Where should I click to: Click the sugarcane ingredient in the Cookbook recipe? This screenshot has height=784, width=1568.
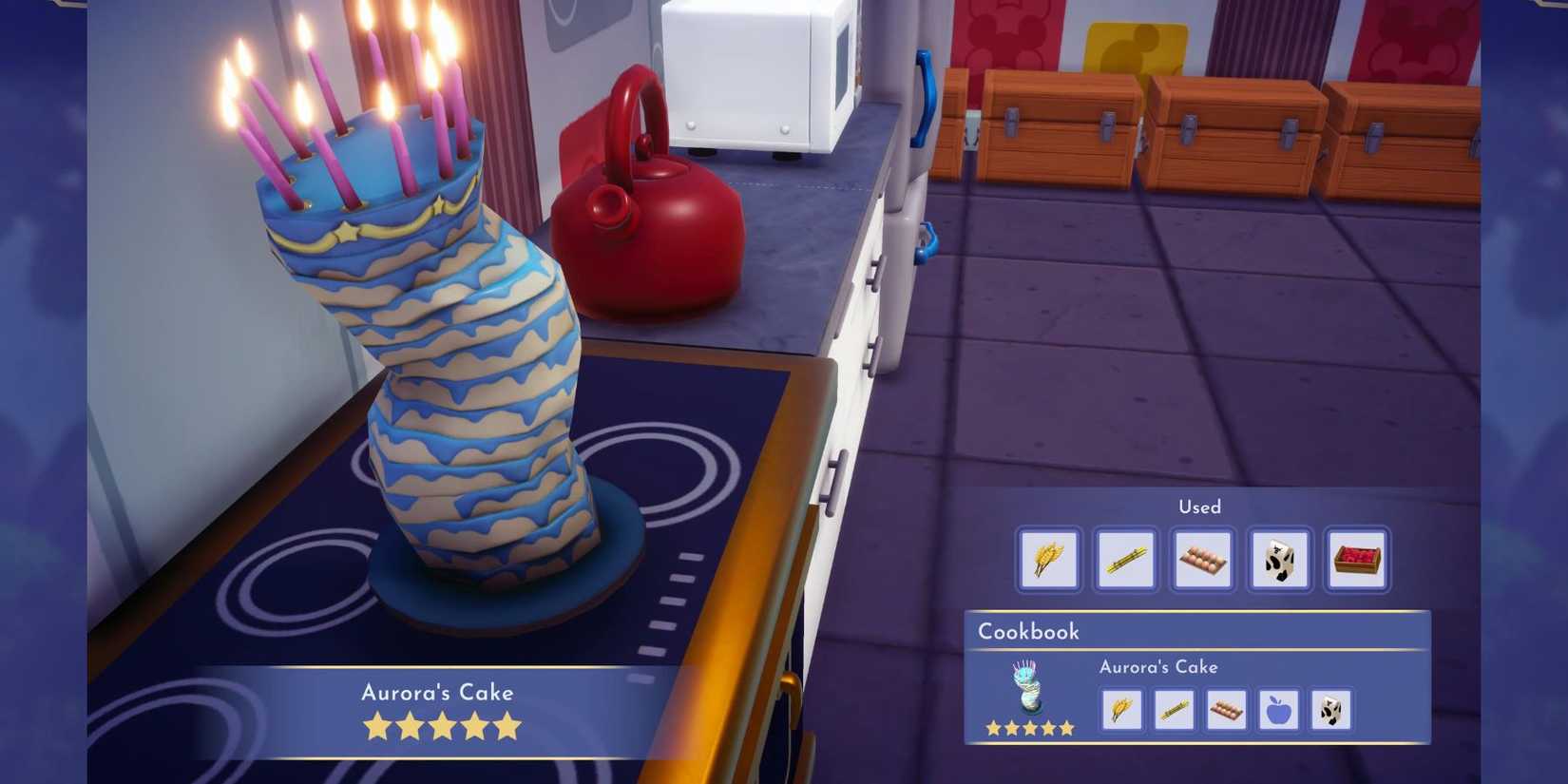point(1174,710)
